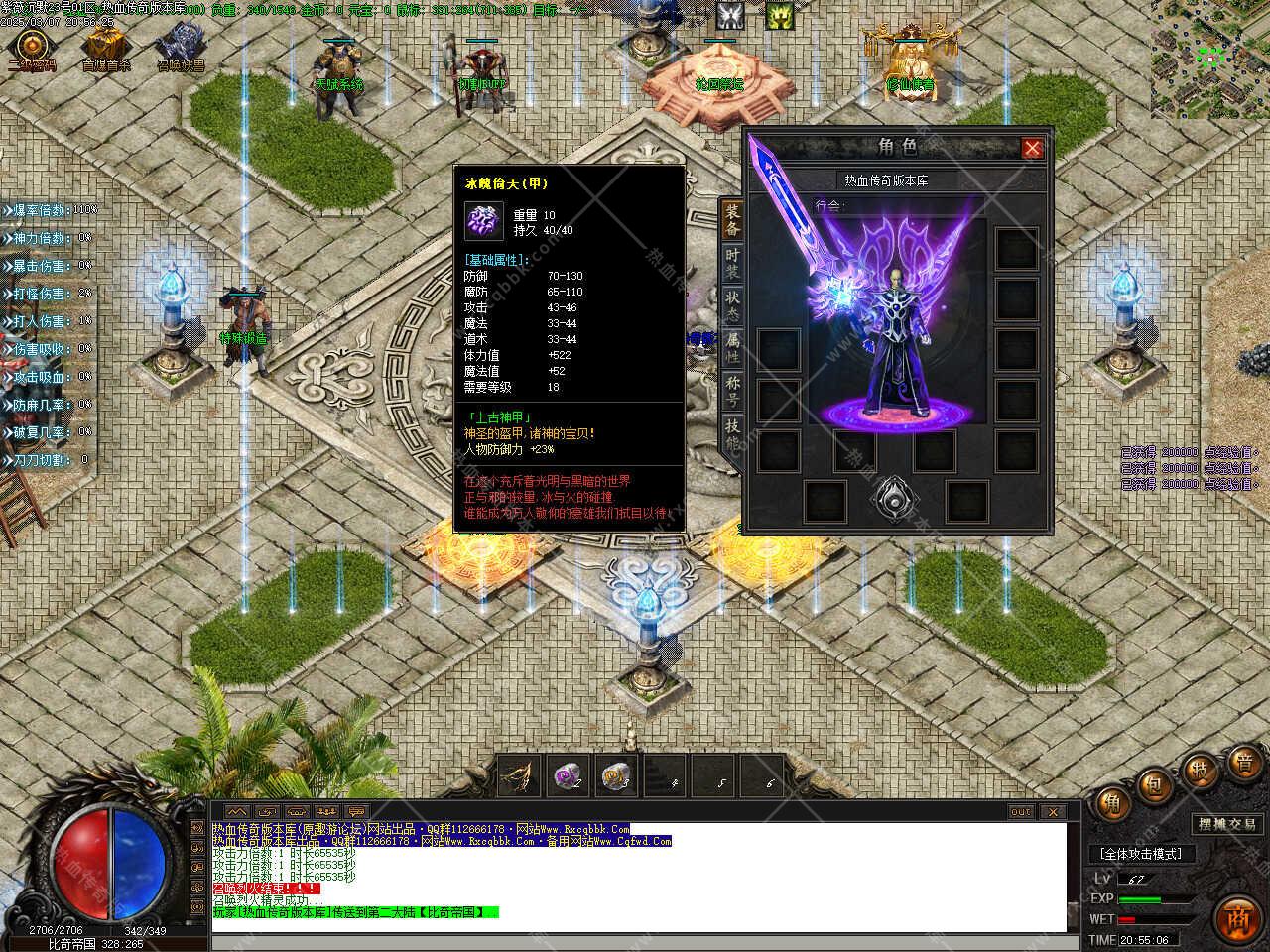Viewport: 1270px width, 952px height.
Task: Open the 首爆首杀 treasure chest icon
Action: 104,47
